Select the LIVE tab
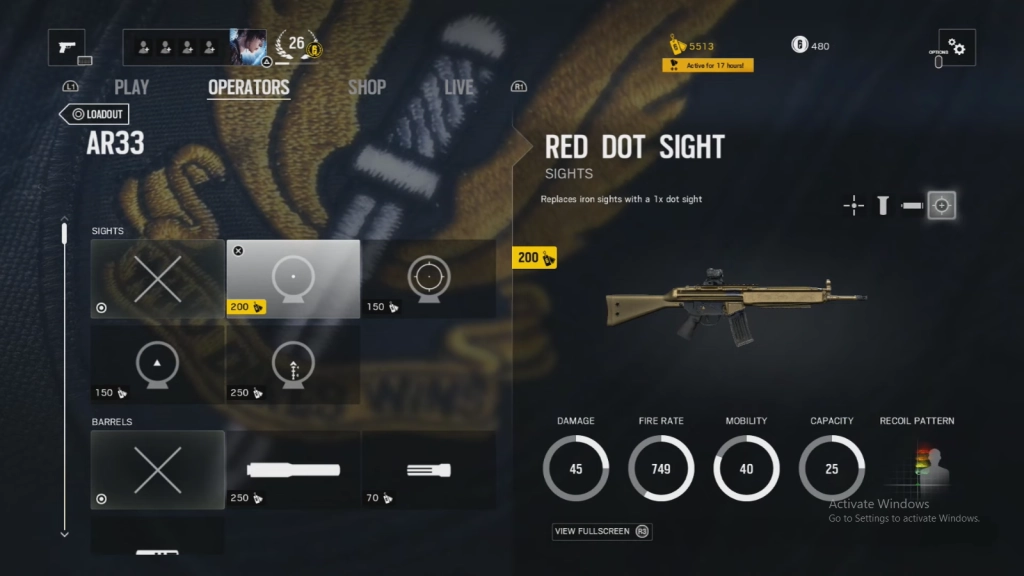The height and width of the screenshot is (576, 1024). pyautogui.click(x=459, y=88)
